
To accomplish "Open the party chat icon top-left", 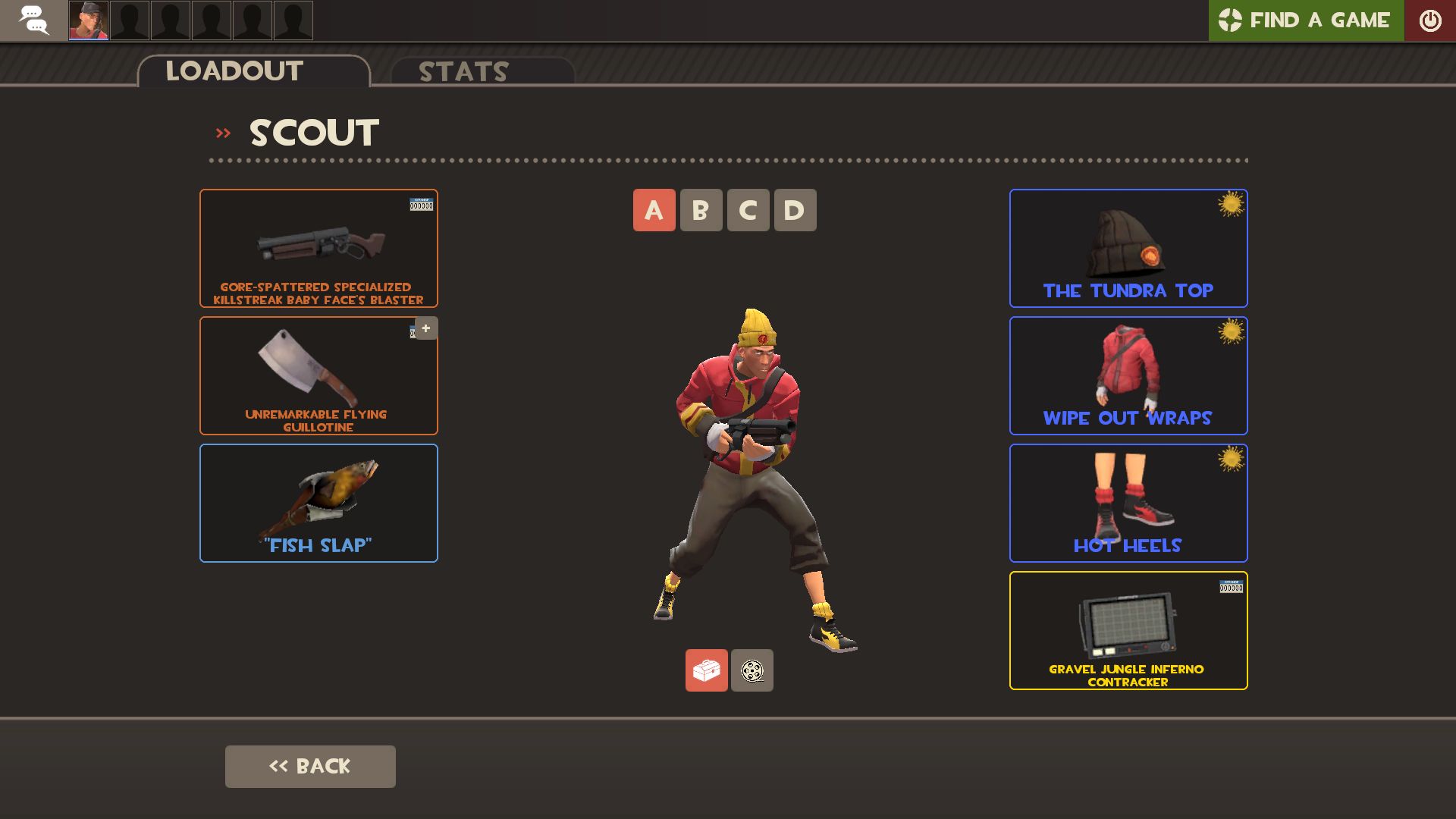I will pos(34,20).
